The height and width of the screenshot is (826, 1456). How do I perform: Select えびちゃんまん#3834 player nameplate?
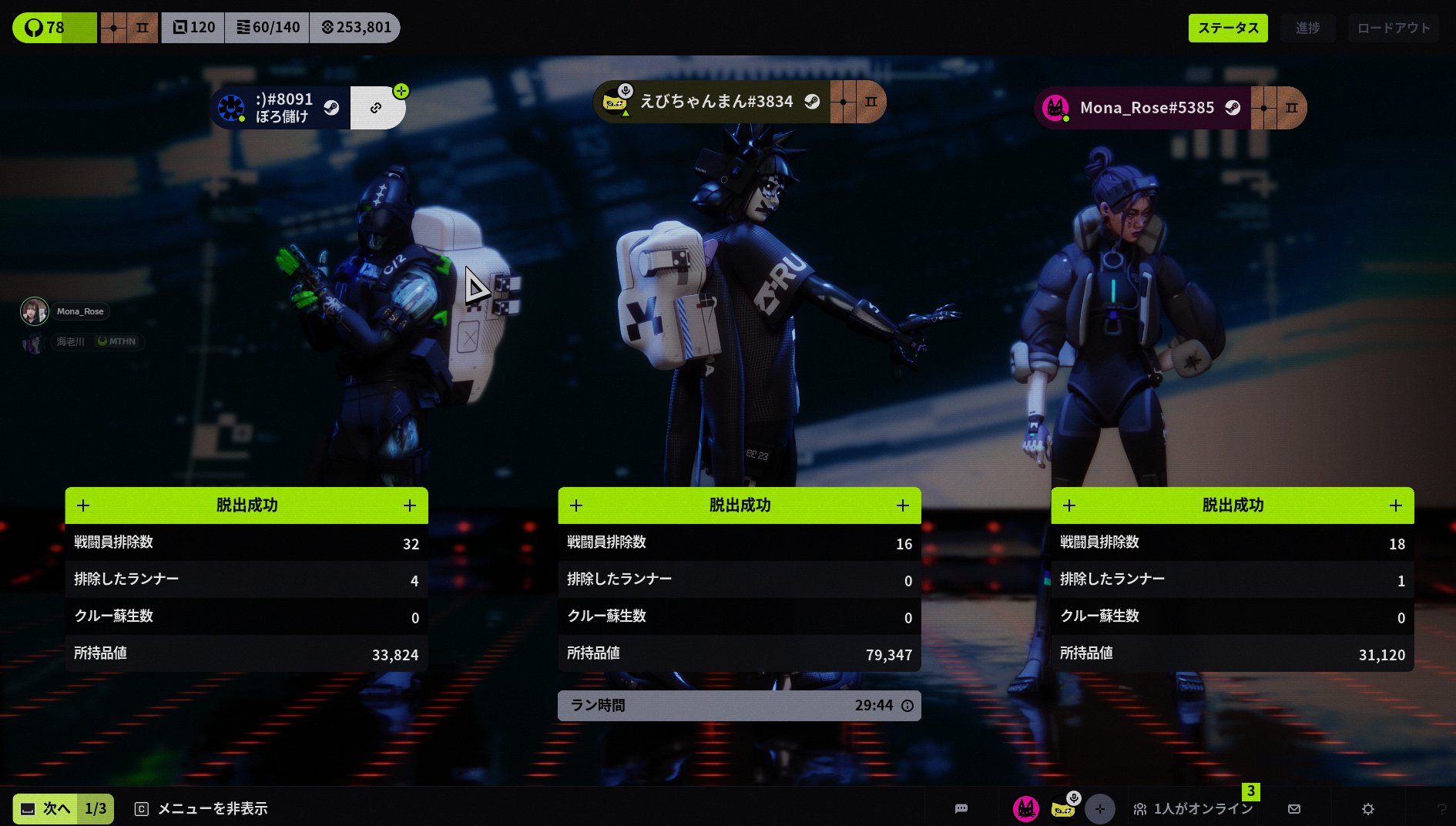tap(716, 102)
